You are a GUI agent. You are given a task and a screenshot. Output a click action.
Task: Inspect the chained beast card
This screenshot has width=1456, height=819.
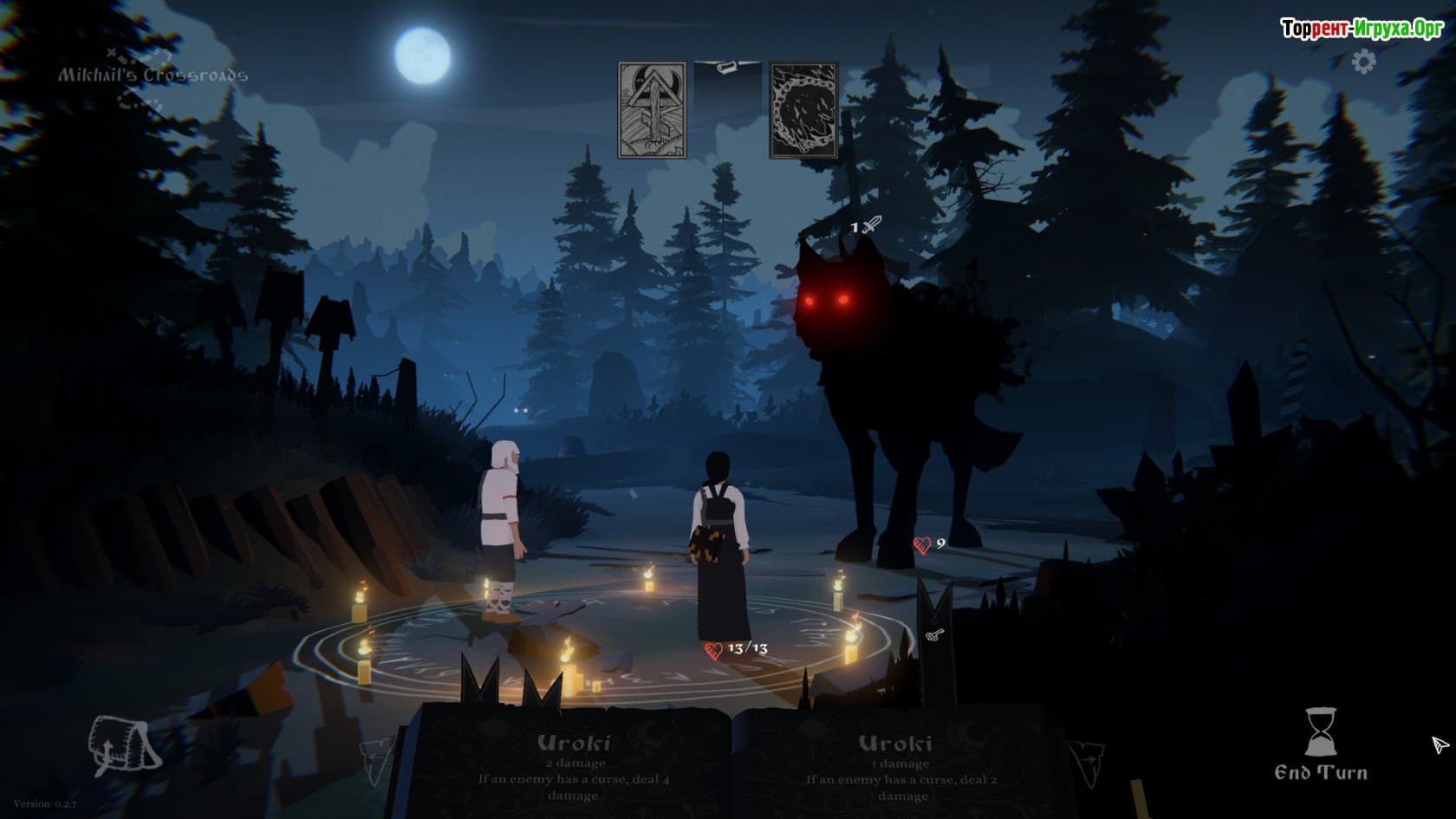tap(803, 110)
